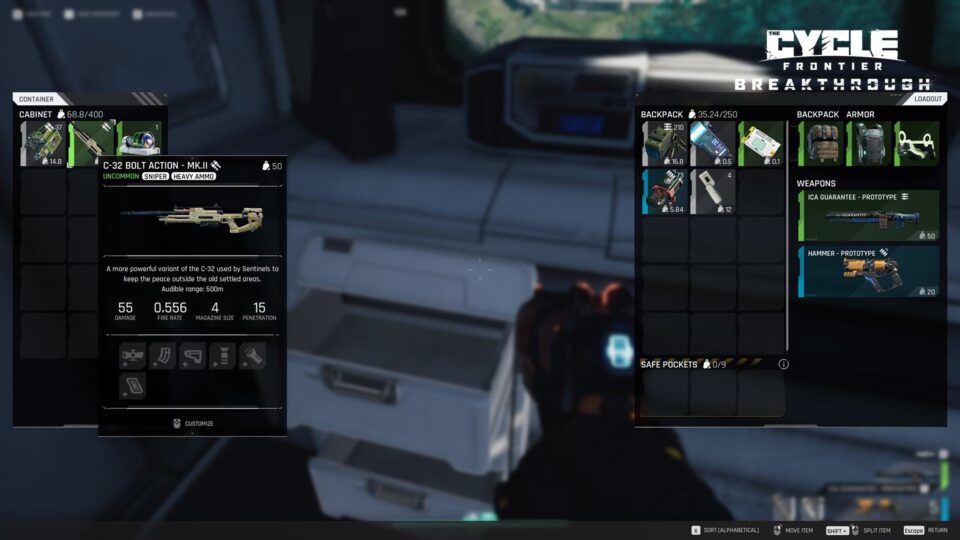Open the flashlight attachment slot on the C-32

252,355
